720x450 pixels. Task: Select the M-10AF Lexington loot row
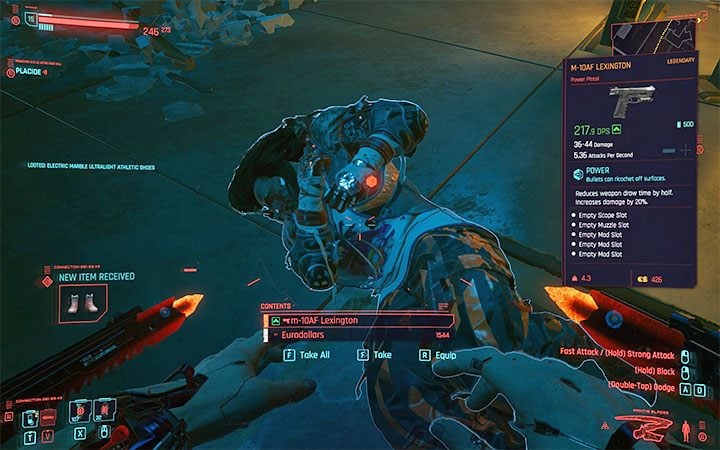click(340, 320)
